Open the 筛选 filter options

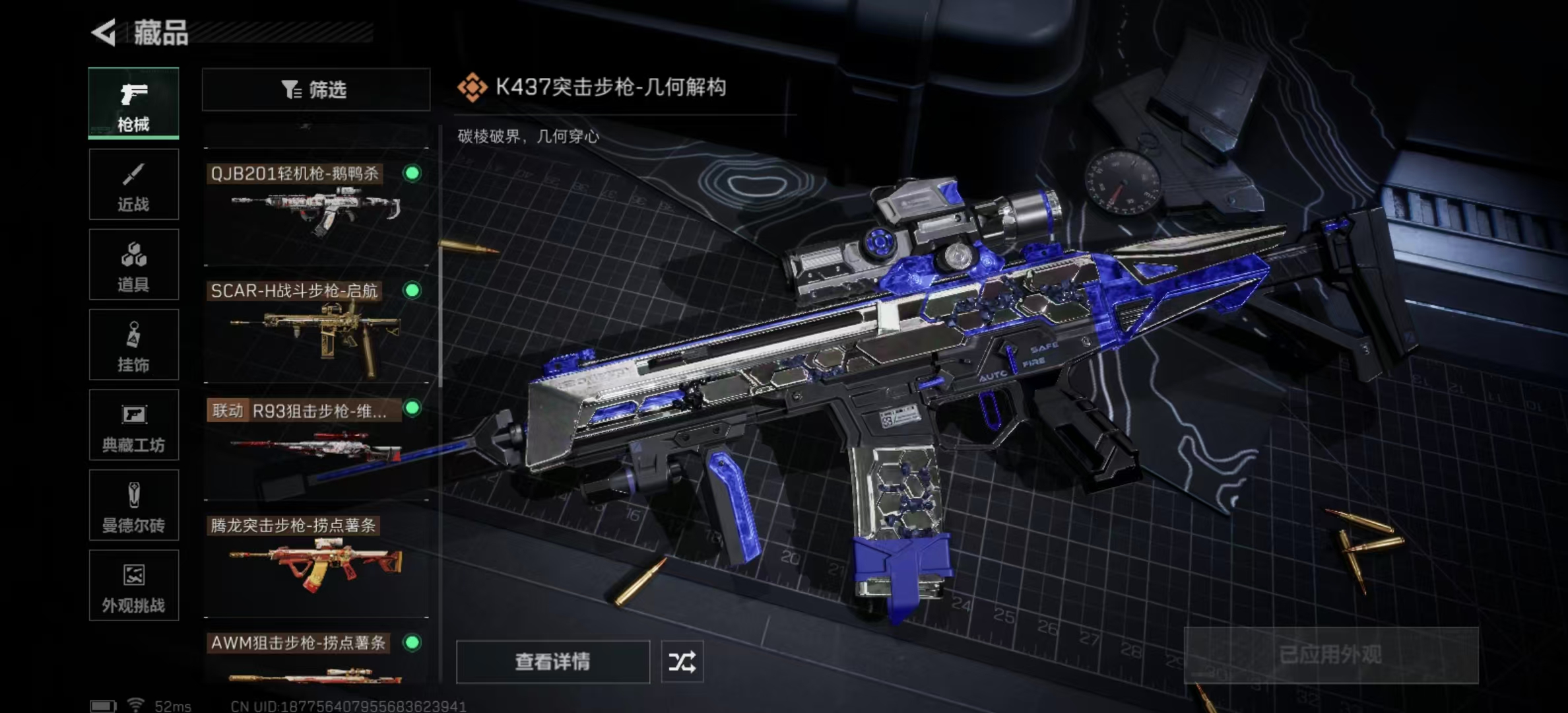[315, 89]
